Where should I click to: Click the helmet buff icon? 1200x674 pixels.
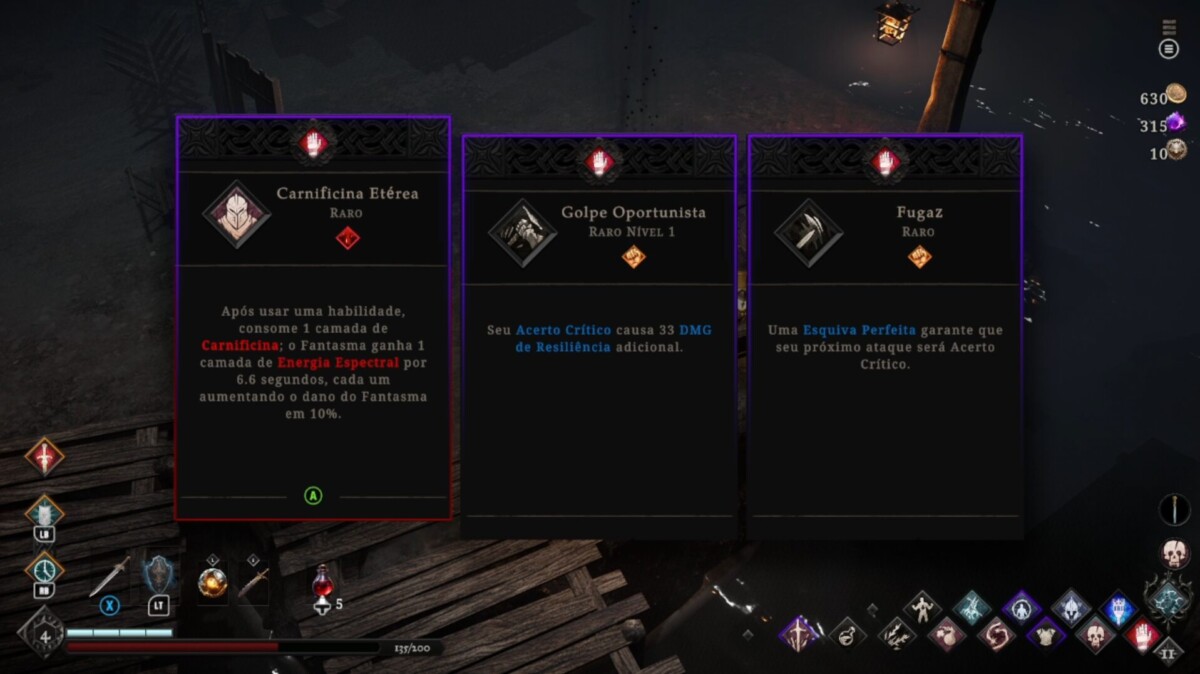coord(1070,607)
